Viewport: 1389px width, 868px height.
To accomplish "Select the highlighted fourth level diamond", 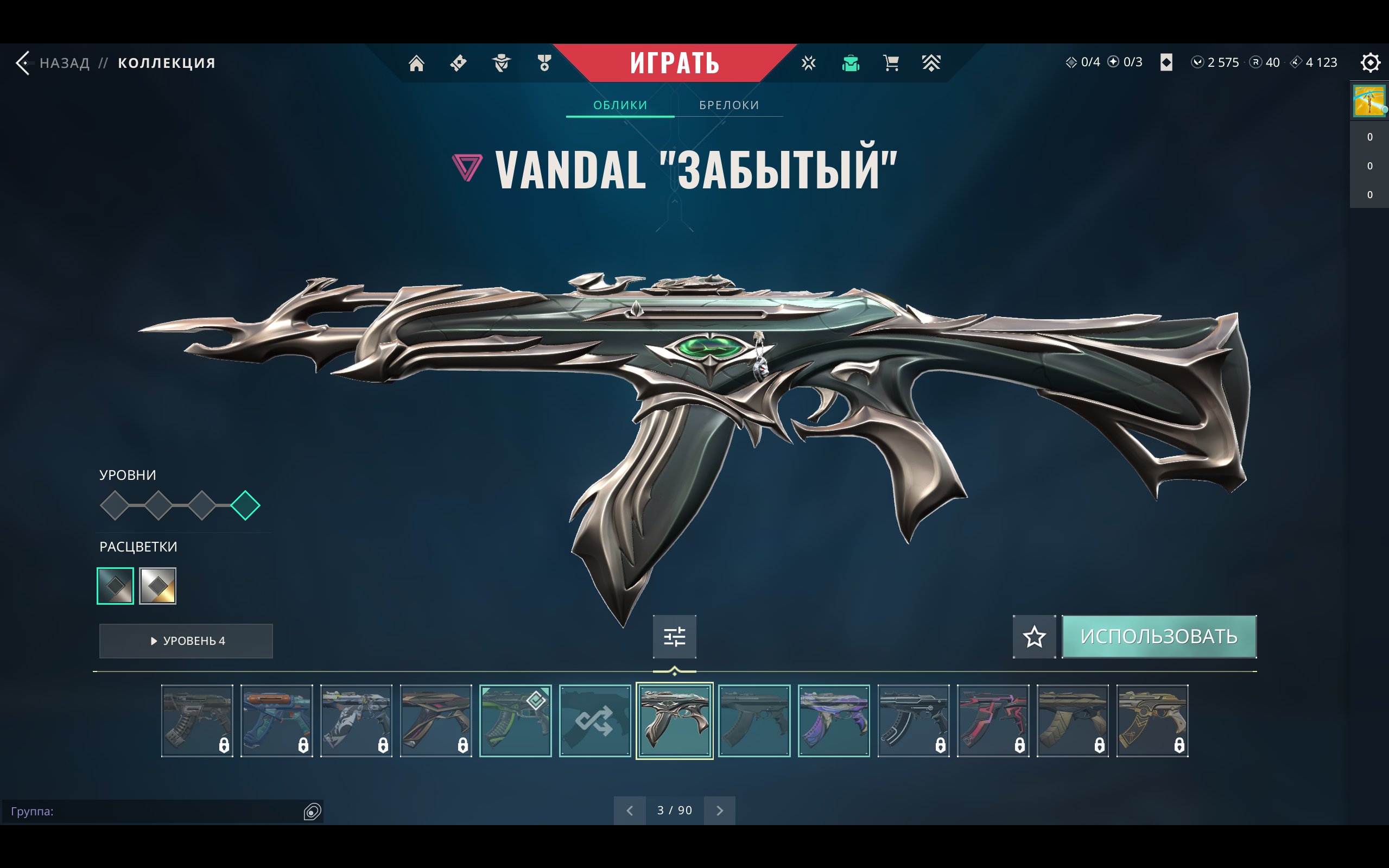I will [x=245, y=505].
